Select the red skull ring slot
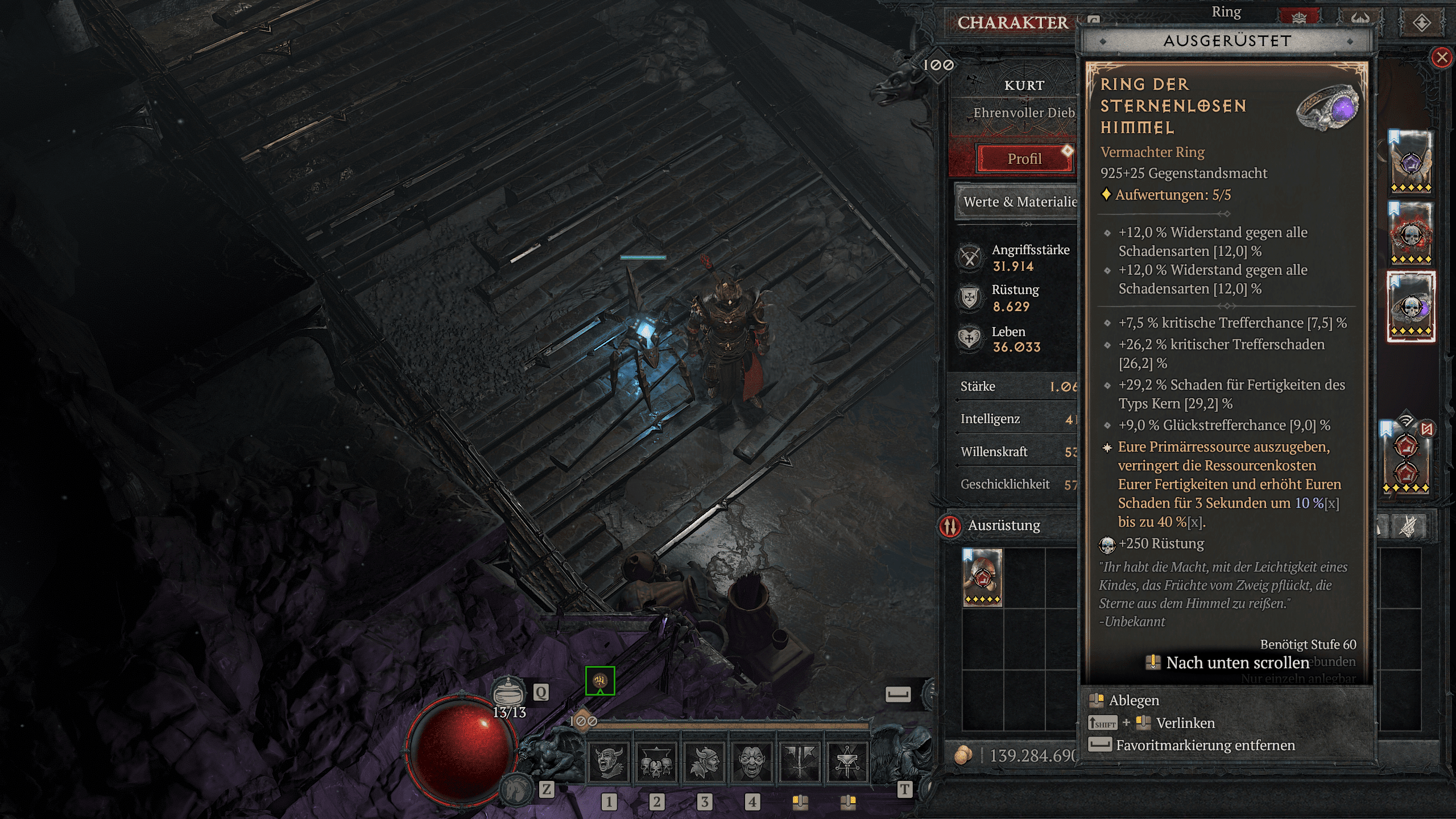This screenshot has width=1456, height=819. click(x=1410, y=233)
